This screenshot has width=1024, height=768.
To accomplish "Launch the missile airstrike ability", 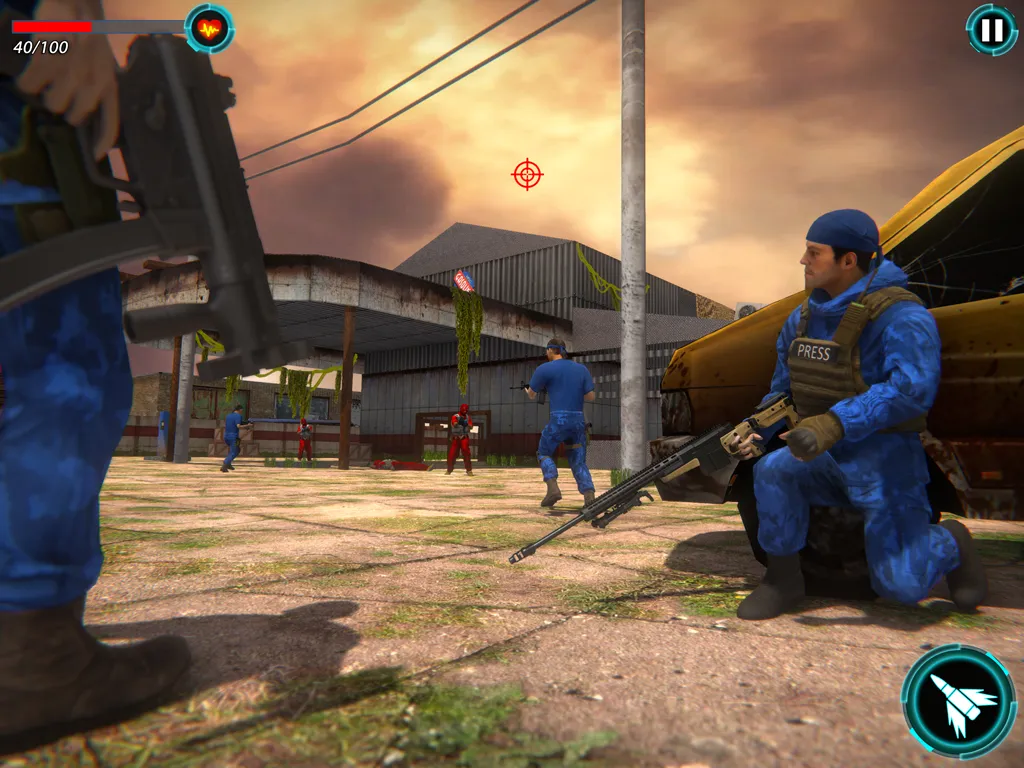I will [958, 701].
